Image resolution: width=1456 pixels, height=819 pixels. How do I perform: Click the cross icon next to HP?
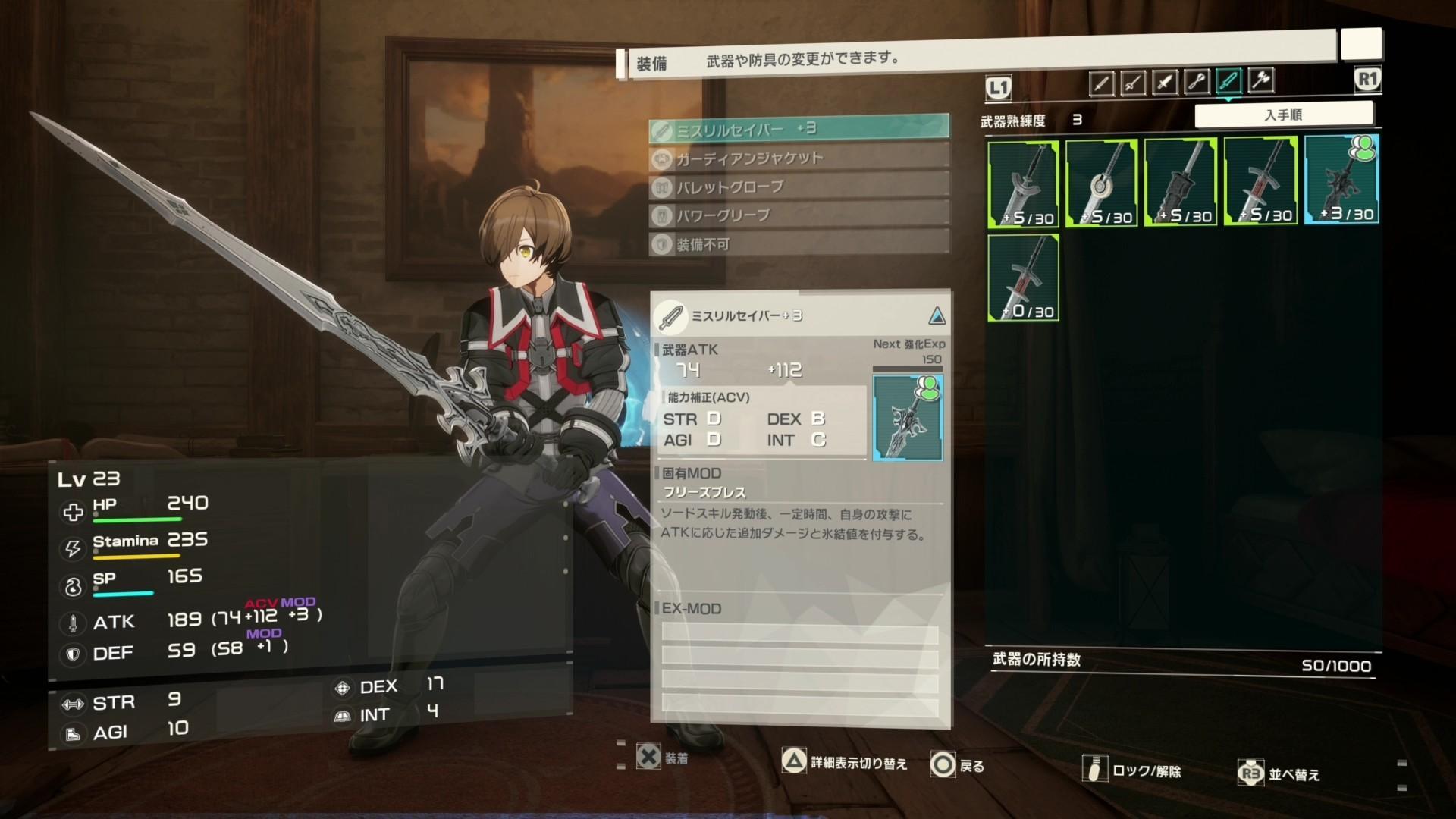tap(72, 511)
